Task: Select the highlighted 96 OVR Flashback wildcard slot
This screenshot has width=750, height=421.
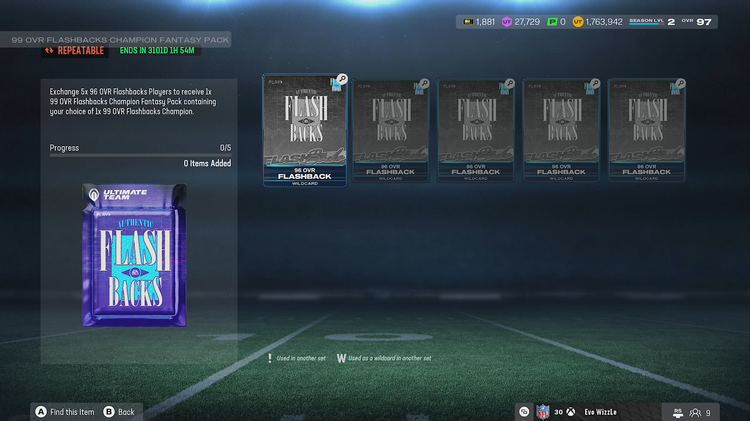Action: tap(304, 130)
